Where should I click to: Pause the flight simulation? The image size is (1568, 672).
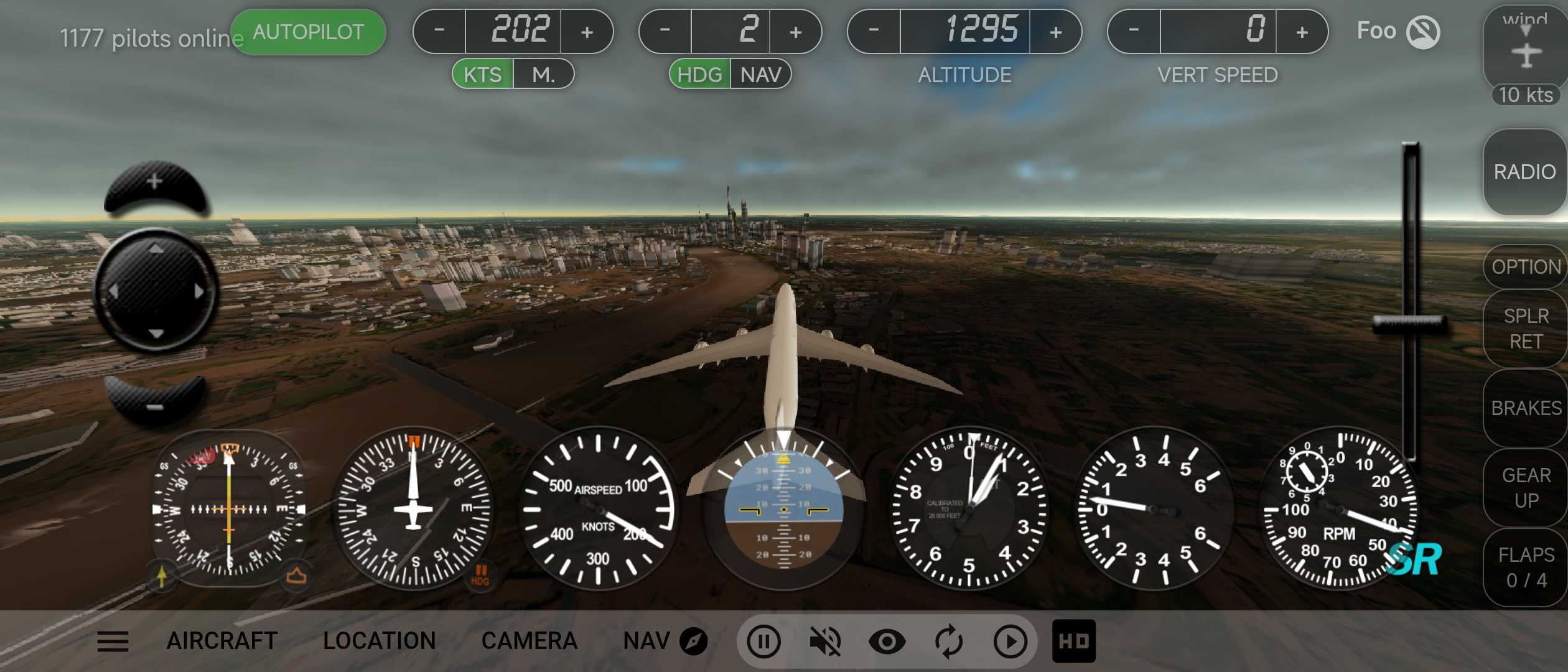pos(763,641)
